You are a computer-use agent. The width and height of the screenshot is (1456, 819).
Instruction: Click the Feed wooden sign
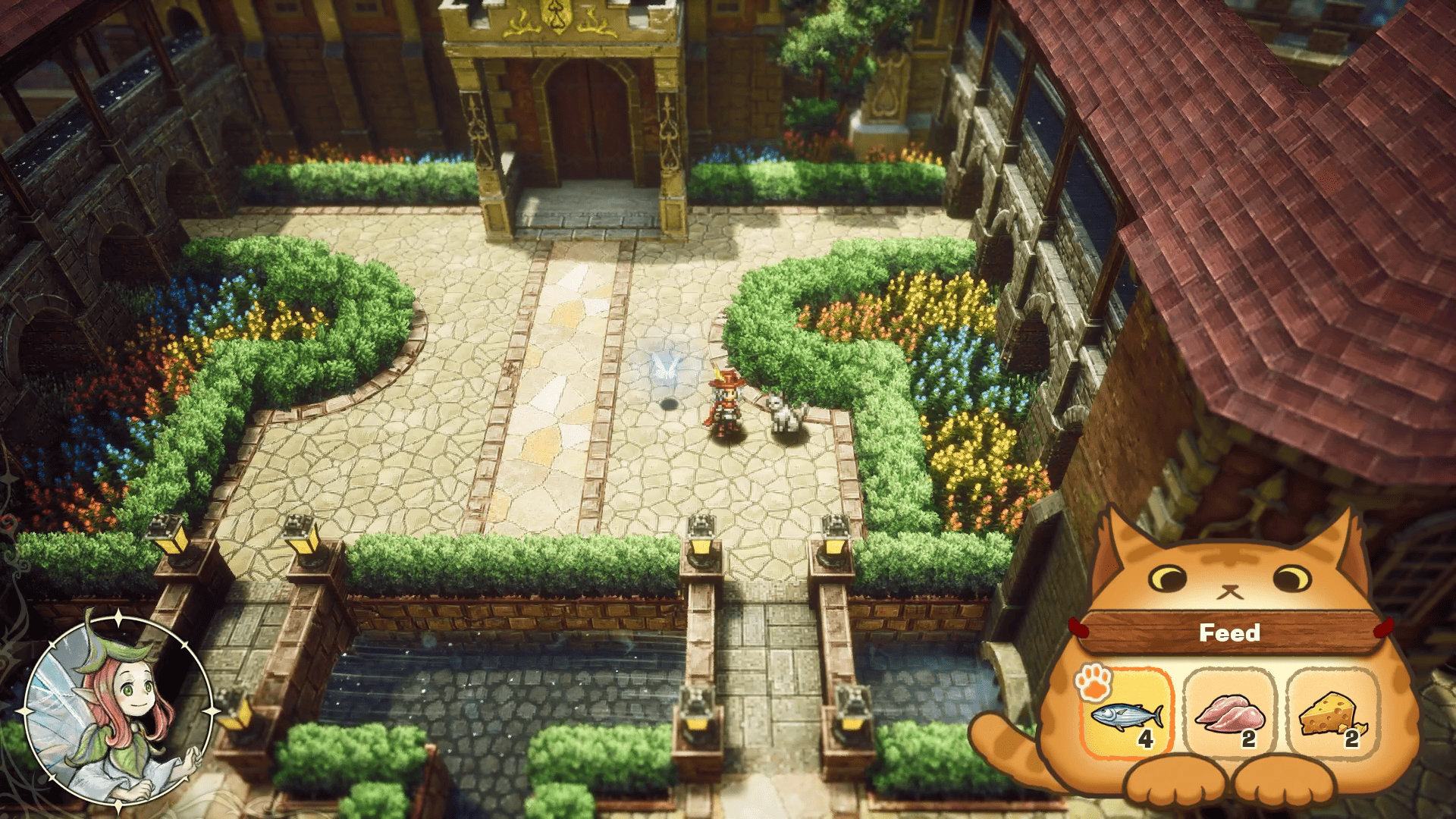pos(1228,632)
